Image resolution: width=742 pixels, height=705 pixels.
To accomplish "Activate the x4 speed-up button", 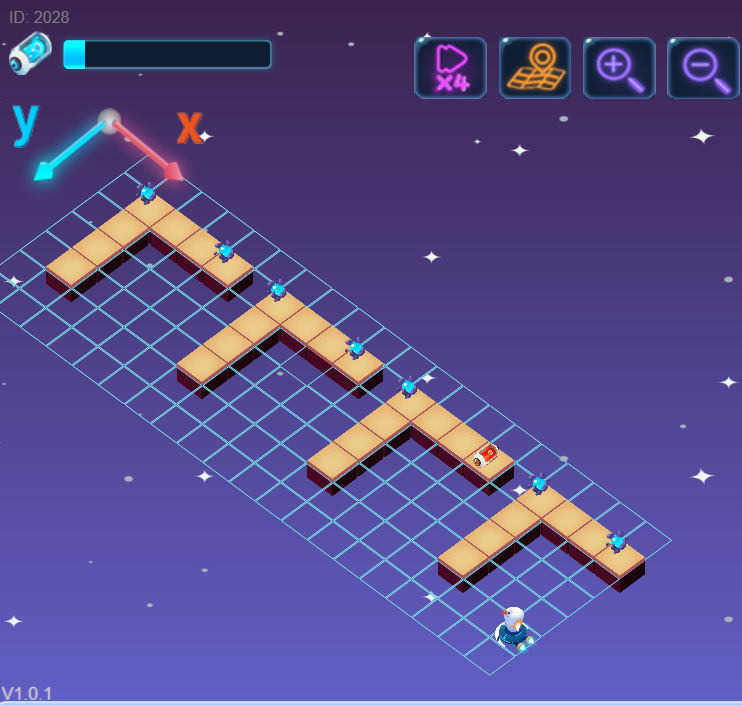I will tap(450, 68).
